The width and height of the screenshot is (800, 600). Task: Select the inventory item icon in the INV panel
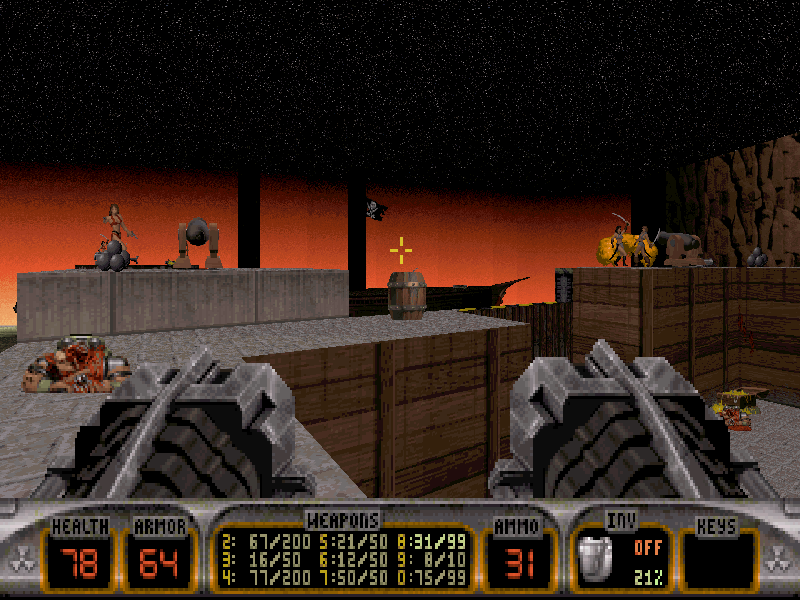click(598, 558)
